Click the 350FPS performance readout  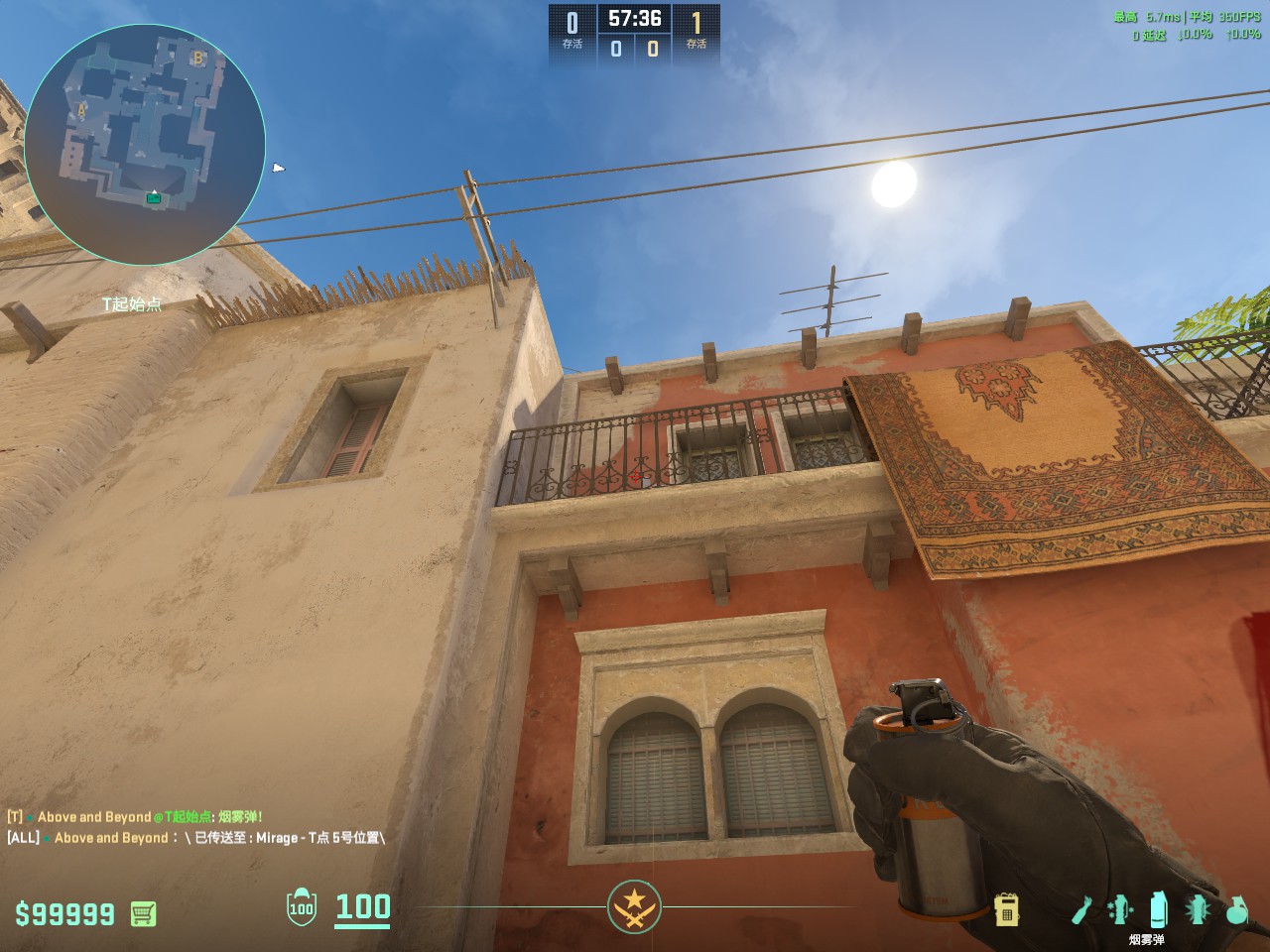point(1235,16)
